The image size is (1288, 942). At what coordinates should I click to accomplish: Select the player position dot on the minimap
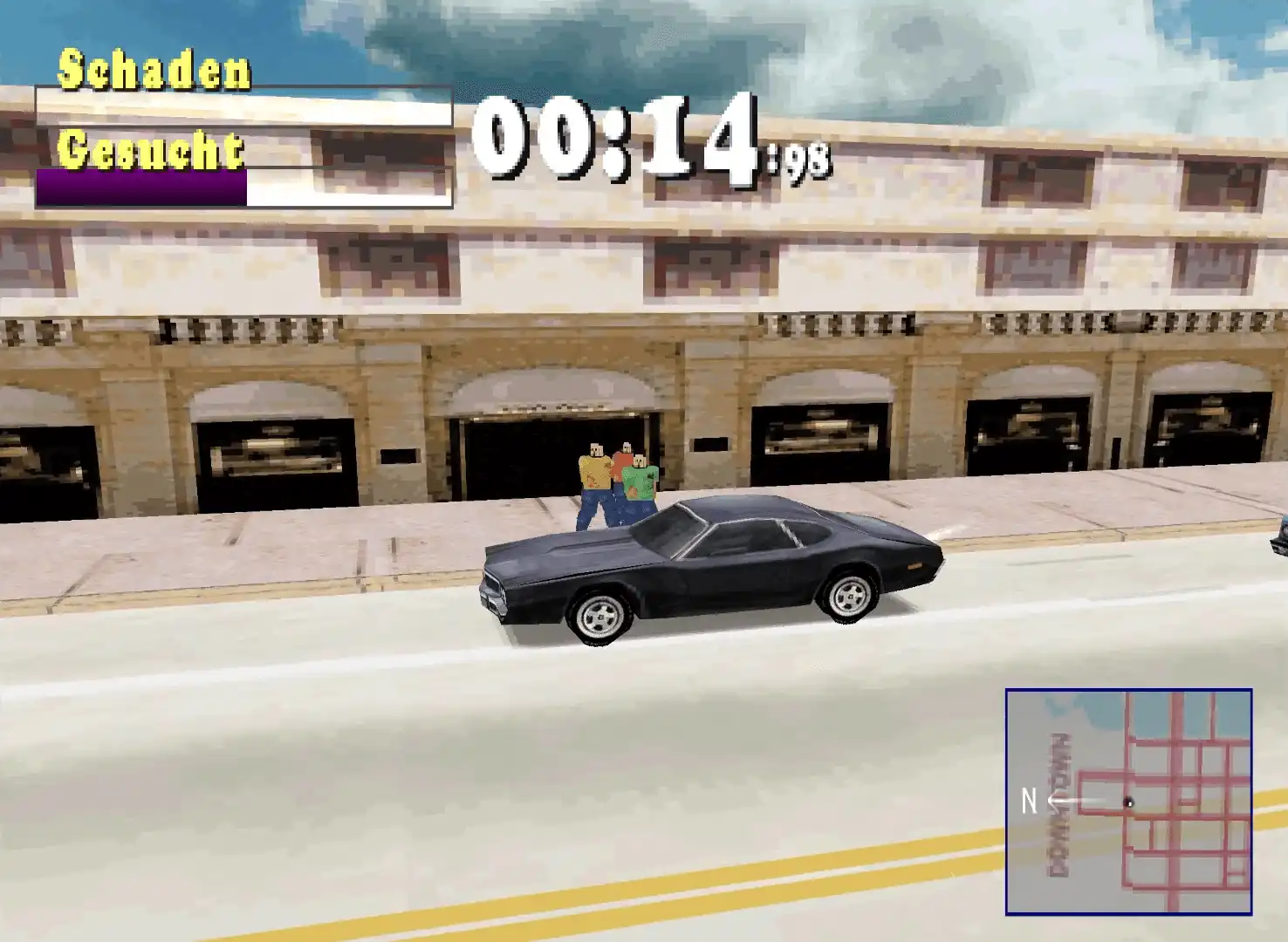[x=1127, y=802]
